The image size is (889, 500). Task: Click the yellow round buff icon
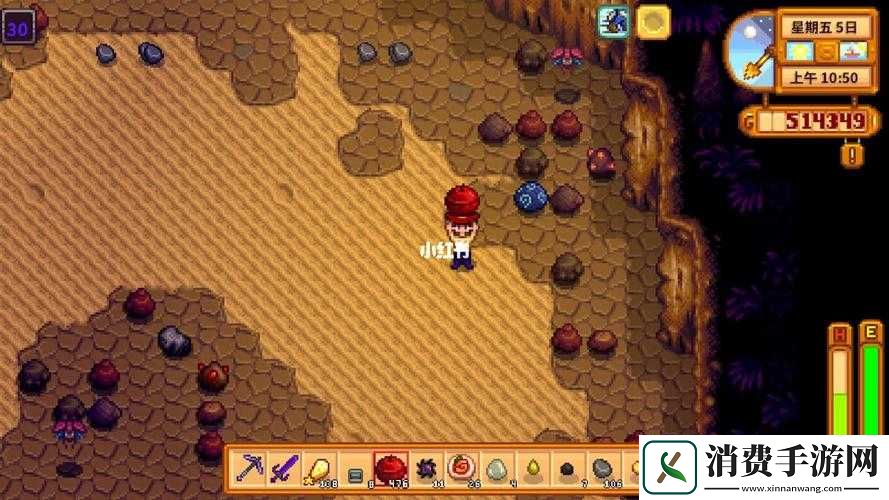click(654, 22)
